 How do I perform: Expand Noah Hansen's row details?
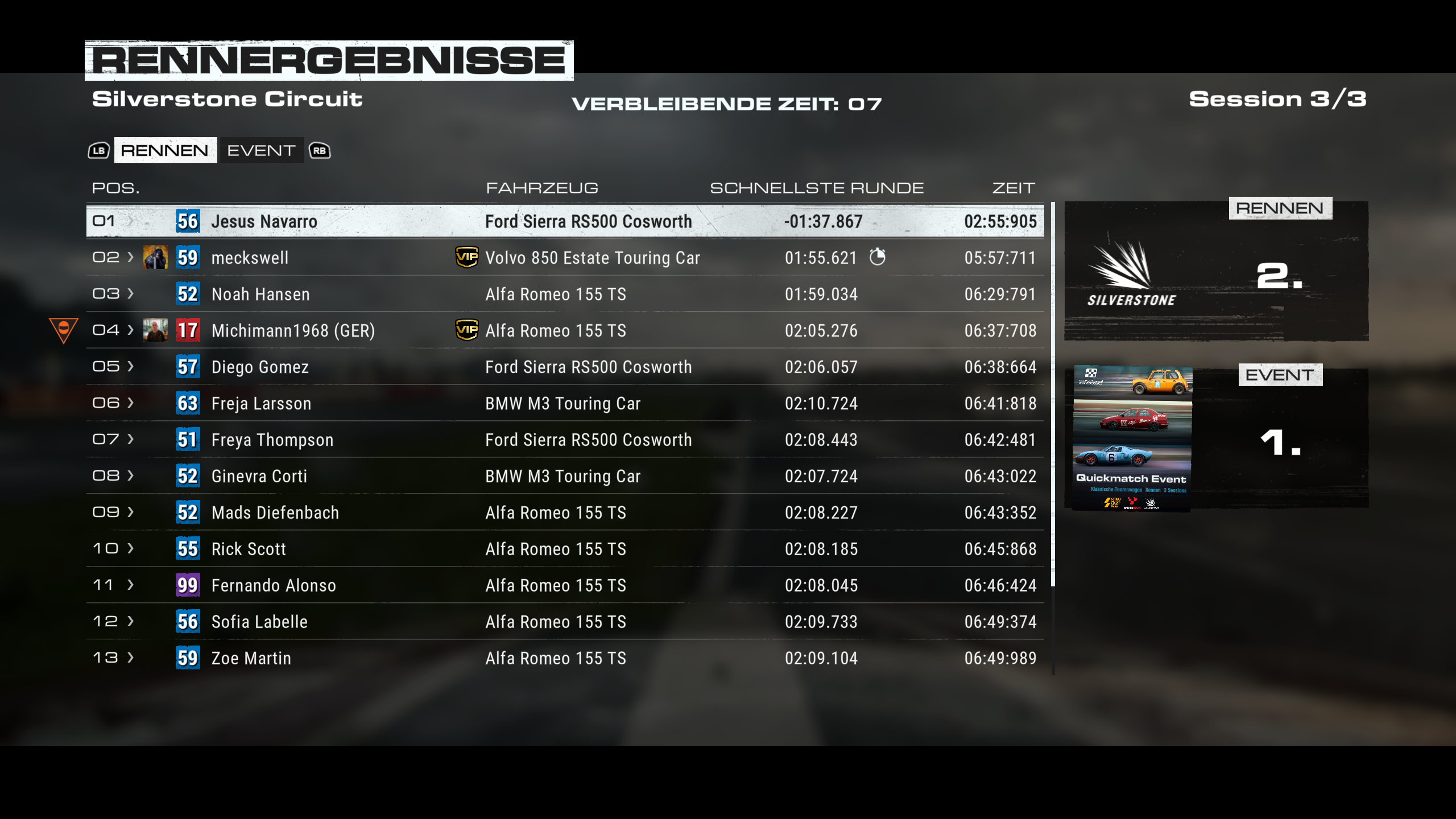tap(131, 294)
